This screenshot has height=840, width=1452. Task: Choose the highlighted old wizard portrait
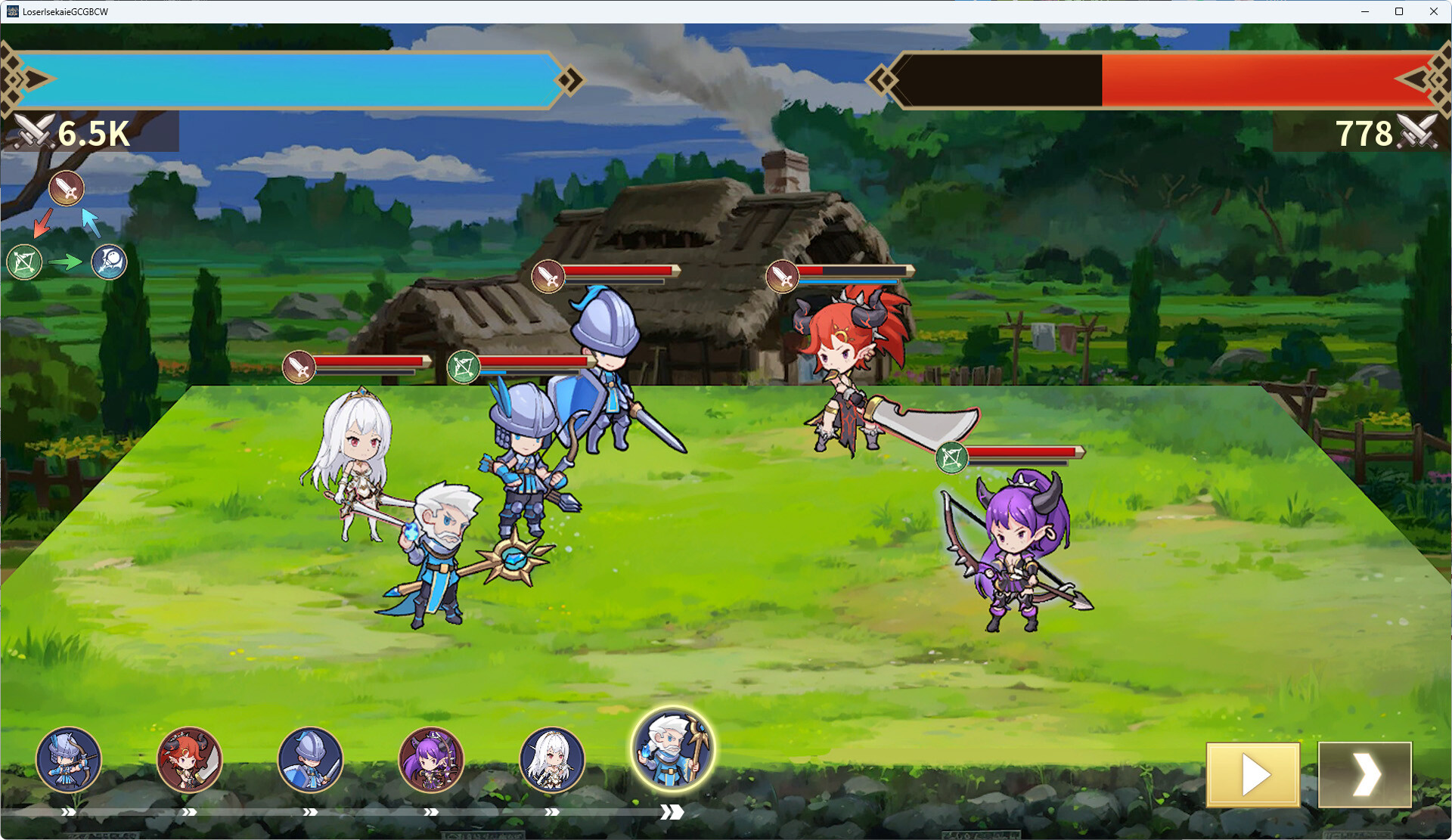pyautogui.click(x=672, y=749)
